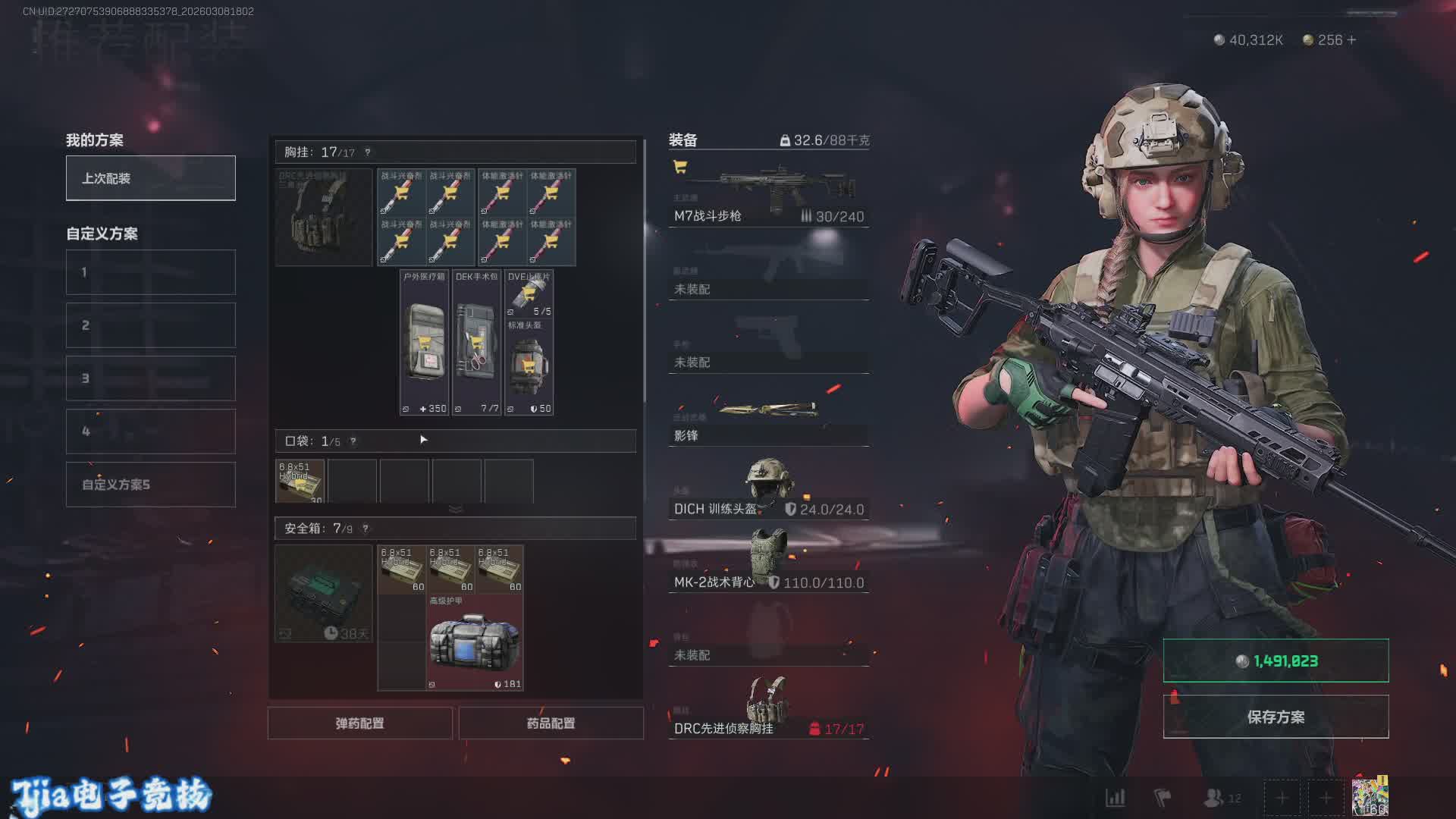Choose custom loadout slot 3
Image resolution: width=1456 pixels, height=819 pixels.
click(150, 378)
